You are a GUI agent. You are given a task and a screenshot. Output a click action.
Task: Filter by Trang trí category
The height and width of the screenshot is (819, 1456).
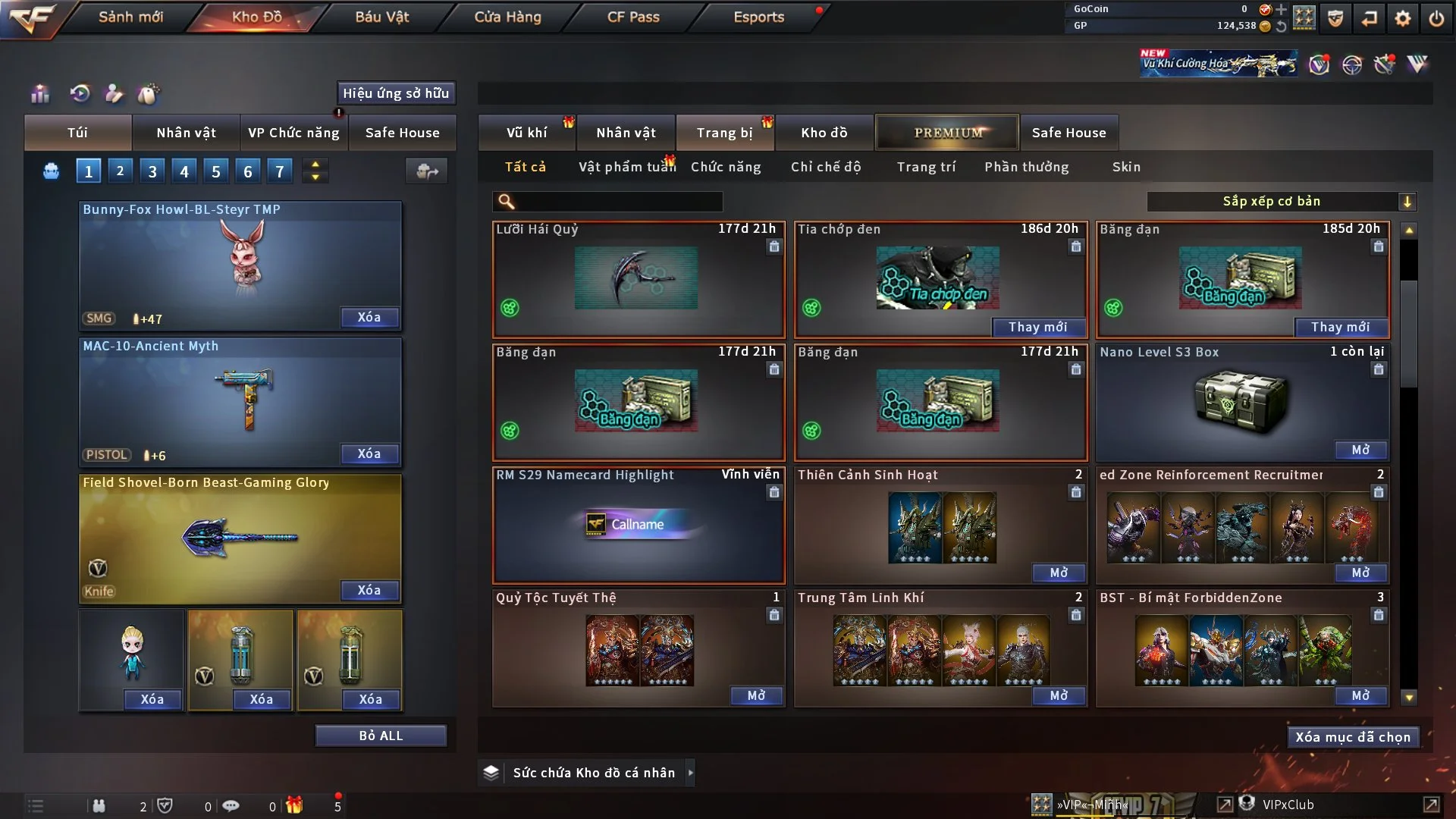pyautogui.click(x=926, y=167)
